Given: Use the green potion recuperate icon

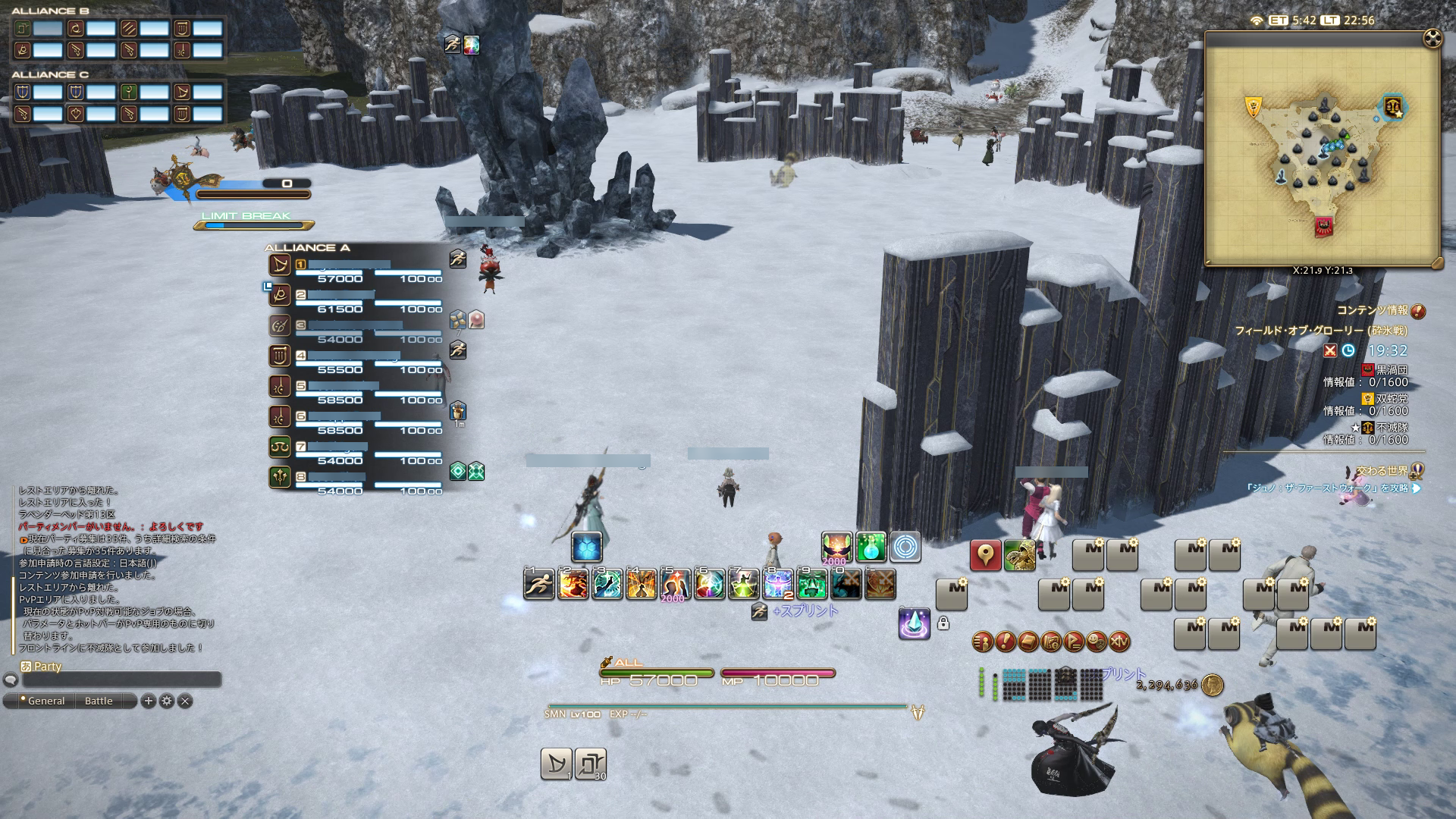Looking at the screenshot, I should [x=871, y=547].
